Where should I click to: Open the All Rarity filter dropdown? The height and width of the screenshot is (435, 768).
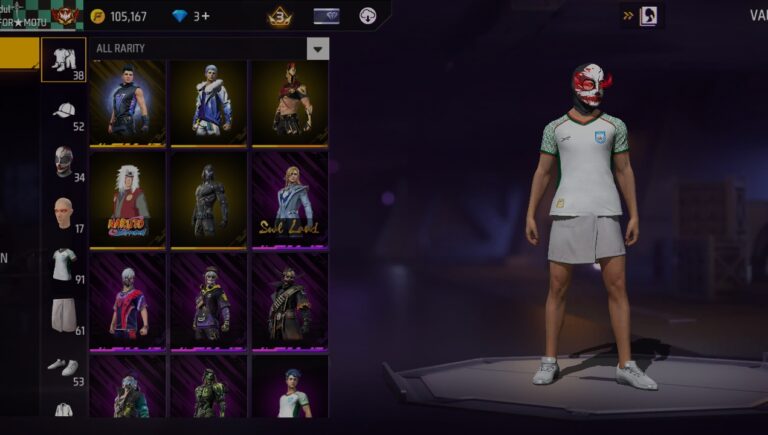[318, 49]
